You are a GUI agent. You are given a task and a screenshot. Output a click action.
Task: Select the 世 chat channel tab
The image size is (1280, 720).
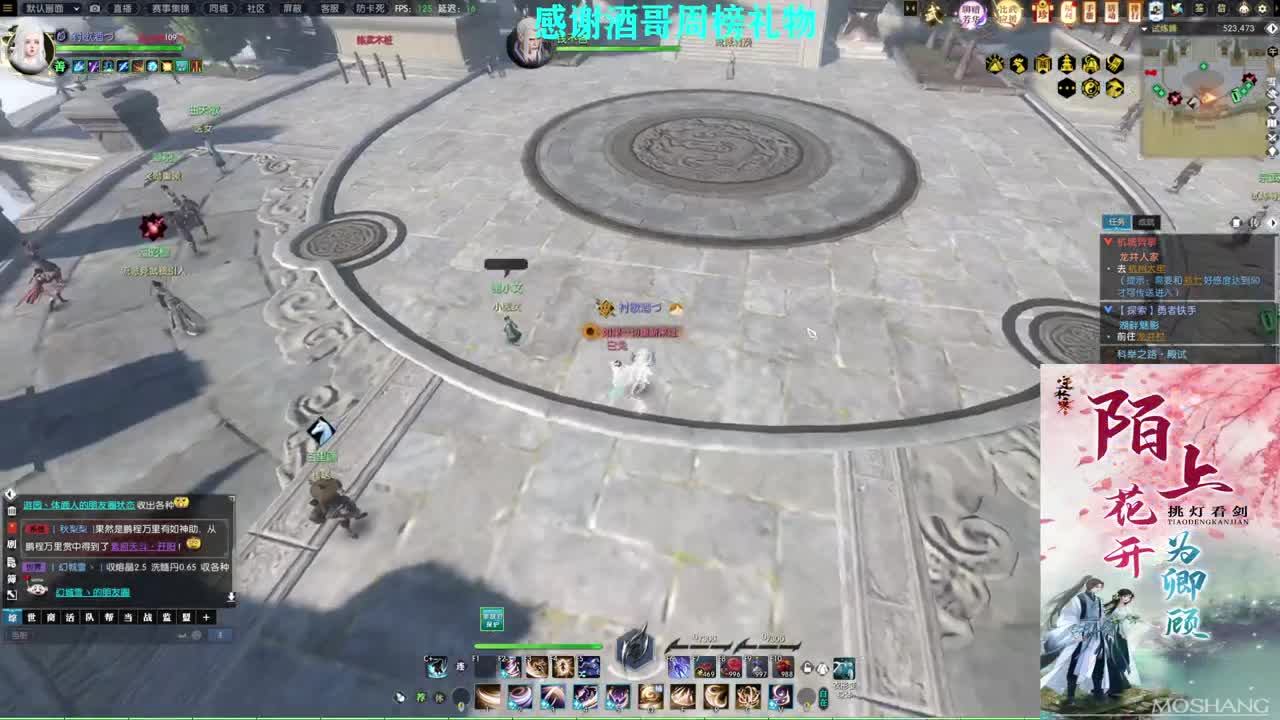point(32,617)
